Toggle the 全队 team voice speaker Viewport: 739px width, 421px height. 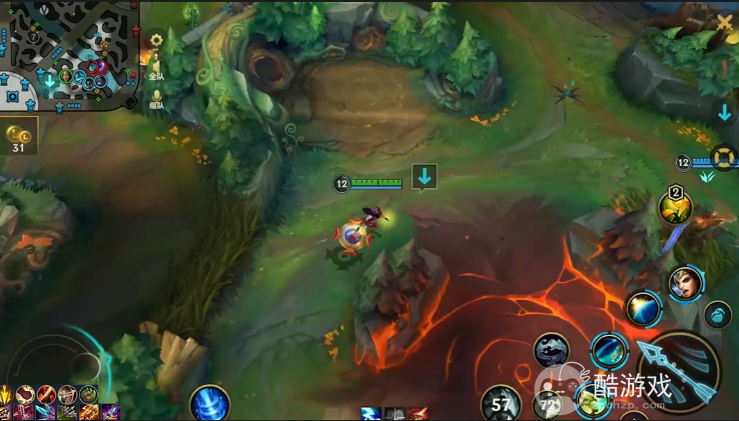point(156,67)
